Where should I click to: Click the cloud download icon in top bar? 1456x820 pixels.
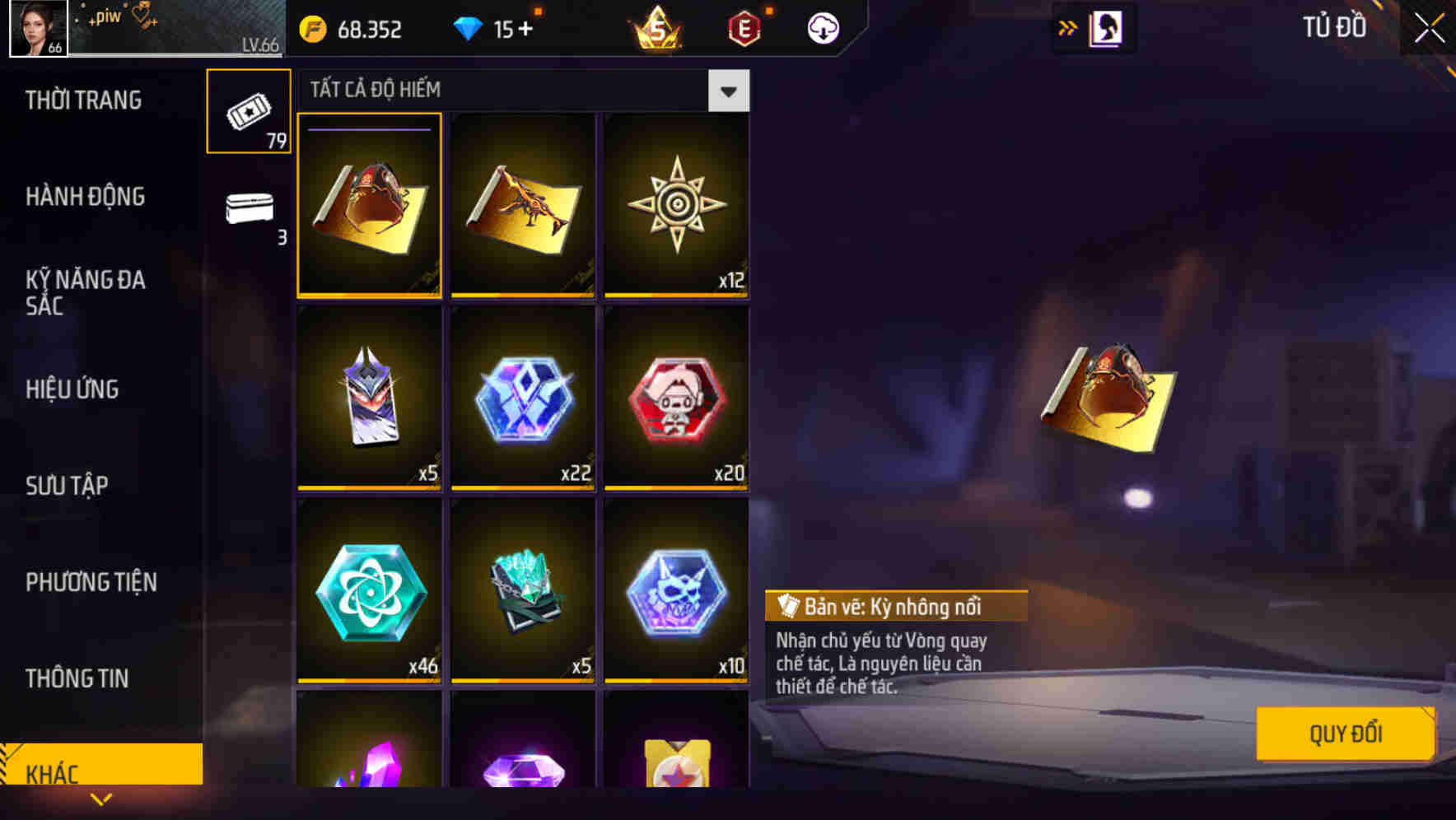click(x=821, y=27)
